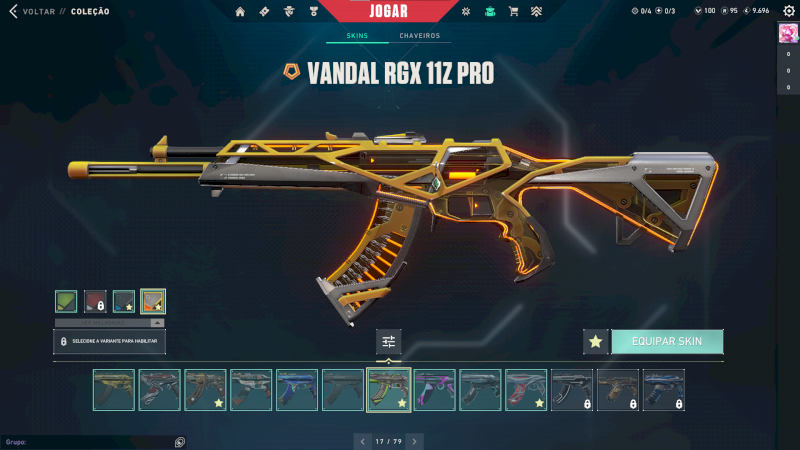
Task: Go back with the Voltar arrow
Action: 14,12
